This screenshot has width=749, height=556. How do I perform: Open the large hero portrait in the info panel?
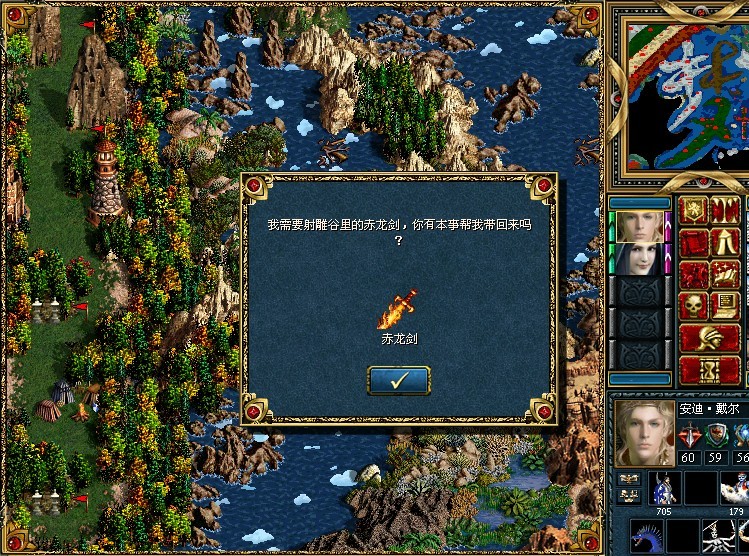tap(644, 433)
